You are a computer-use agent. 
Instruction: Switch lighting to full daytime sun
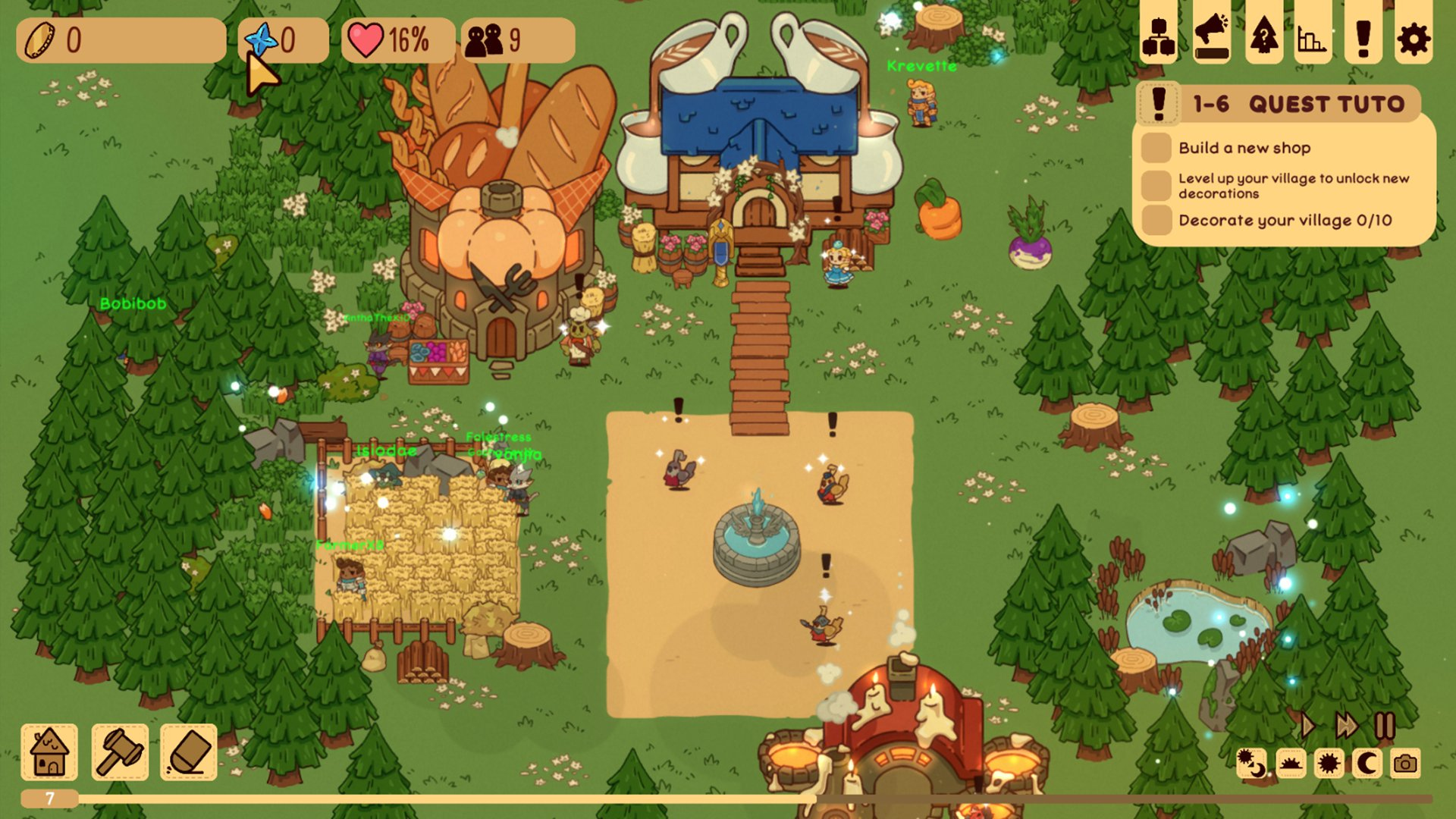[1329, 764]
